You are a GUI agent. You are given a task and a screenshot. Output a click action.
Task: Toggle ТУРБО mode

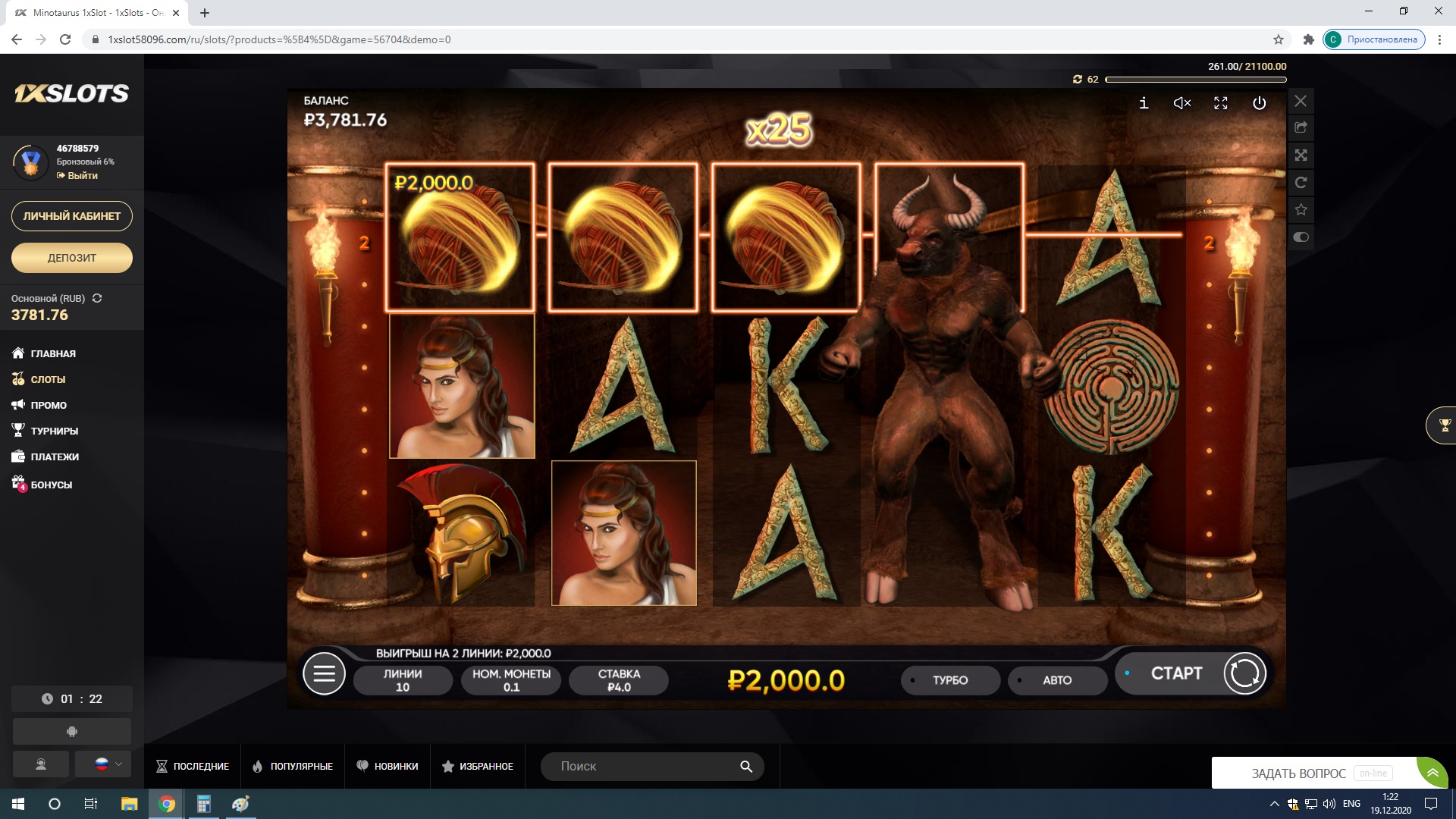tap(950, 680)
